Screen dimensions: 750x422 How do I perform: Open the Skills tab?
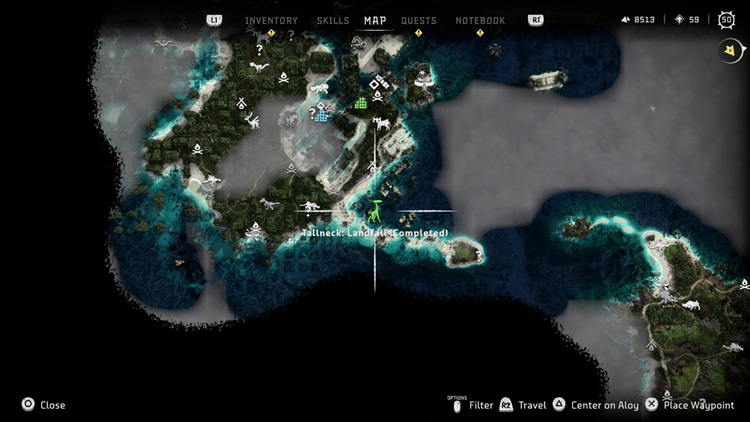pyautogui.click(x=332, y=20)
